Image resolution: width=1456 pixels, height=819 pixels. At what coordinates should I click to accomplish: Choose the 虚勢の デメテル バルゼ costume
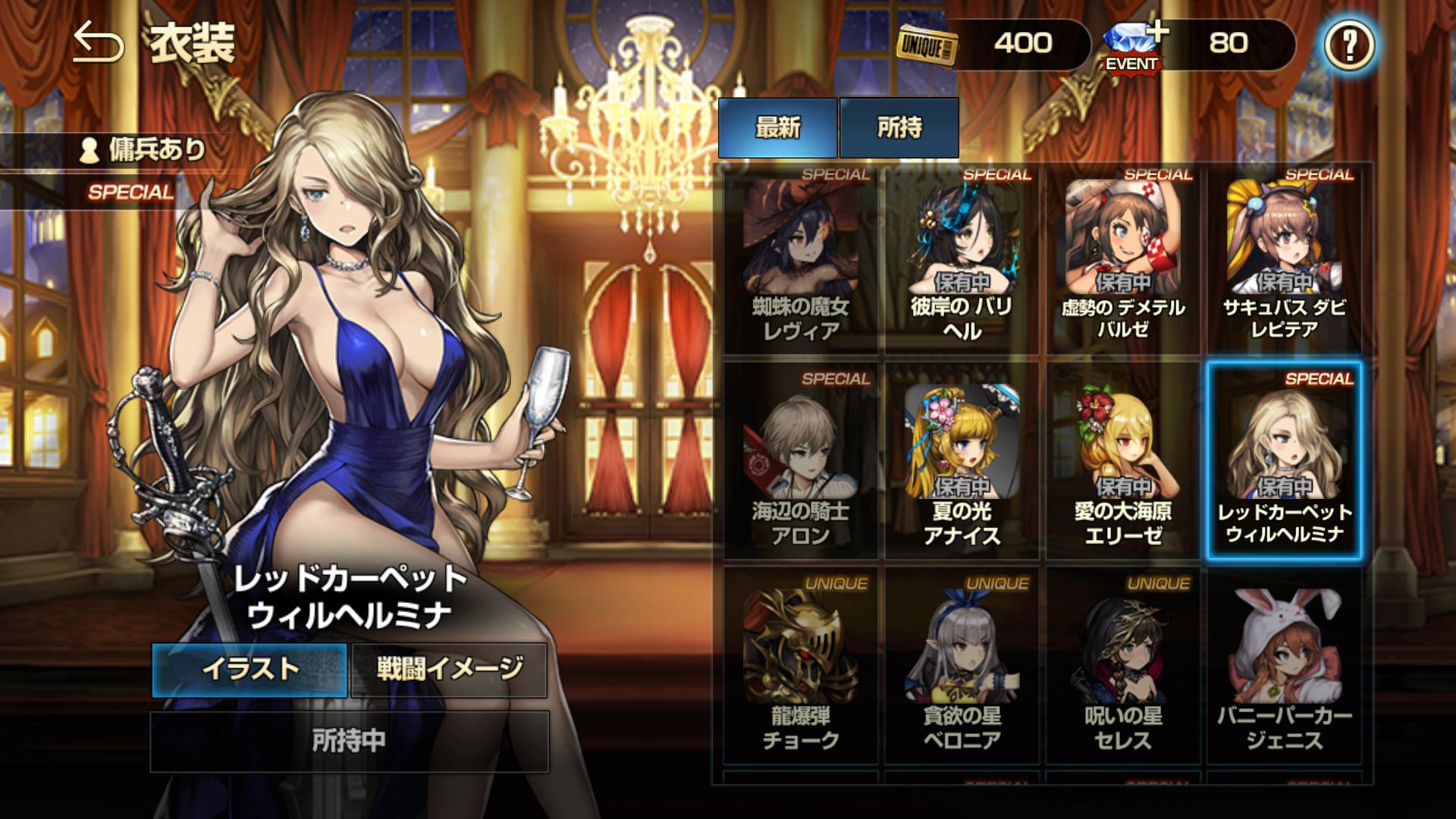tap(1123, 259)
